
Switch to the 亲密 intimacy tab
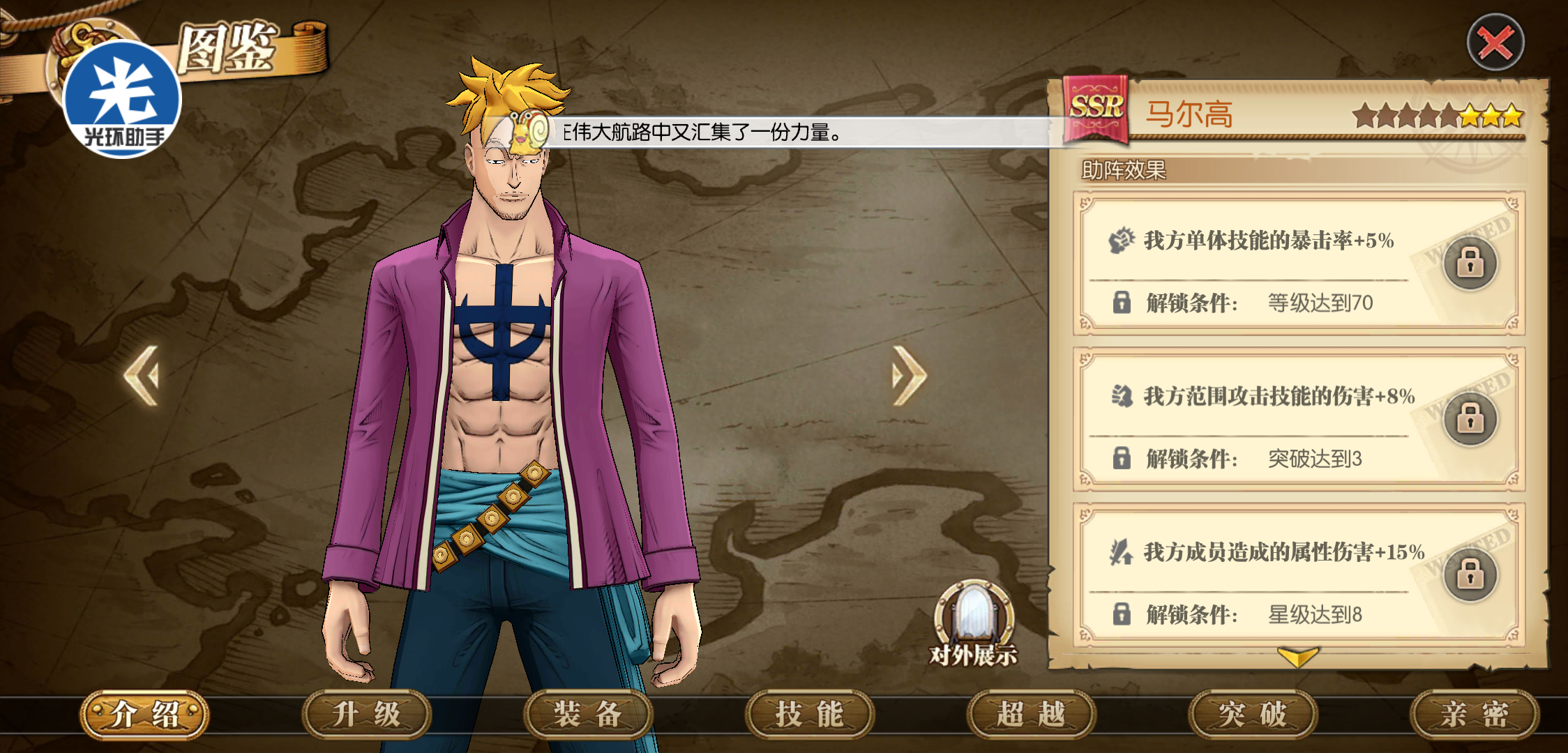pos(1474,715)
